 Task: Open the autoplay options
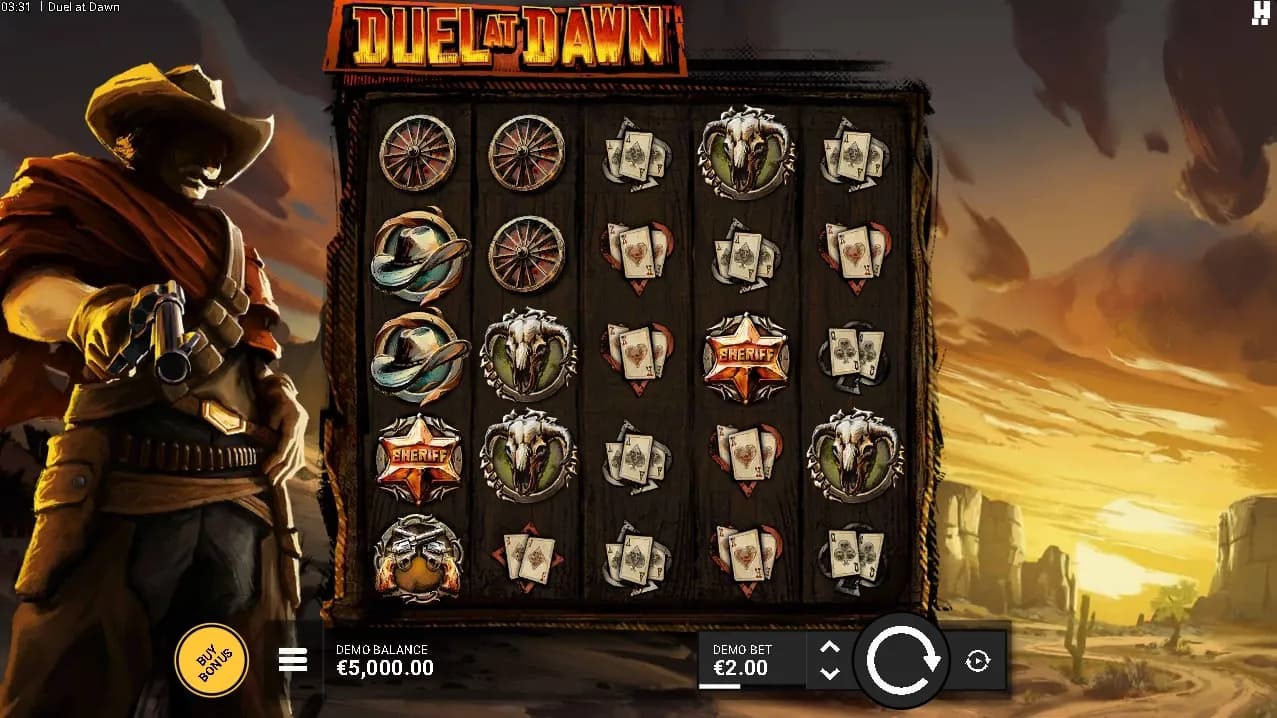[977, 660]
